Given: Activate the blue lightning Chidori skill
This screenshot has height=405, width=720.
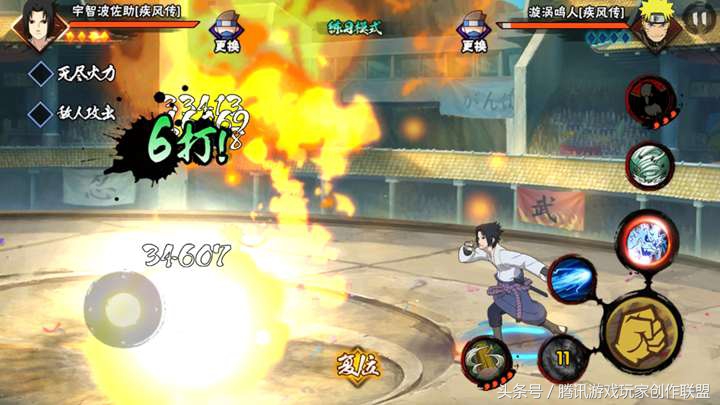Looking at the screenshot, I should [x=573, y=279].
